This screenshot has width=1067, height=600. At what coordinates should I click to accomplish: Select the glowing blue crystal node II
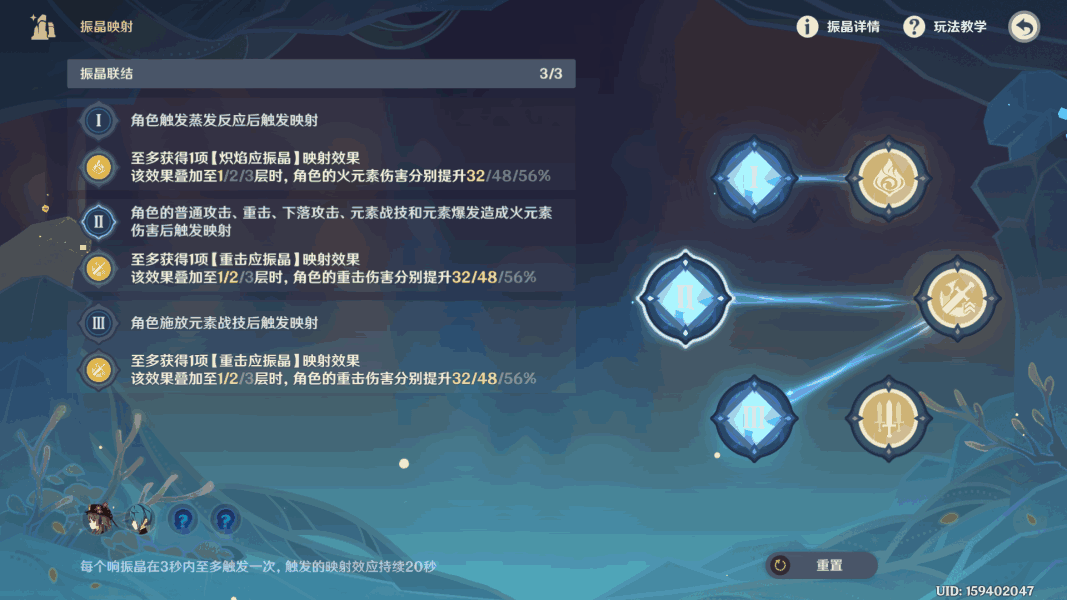(x=685, y=298)
